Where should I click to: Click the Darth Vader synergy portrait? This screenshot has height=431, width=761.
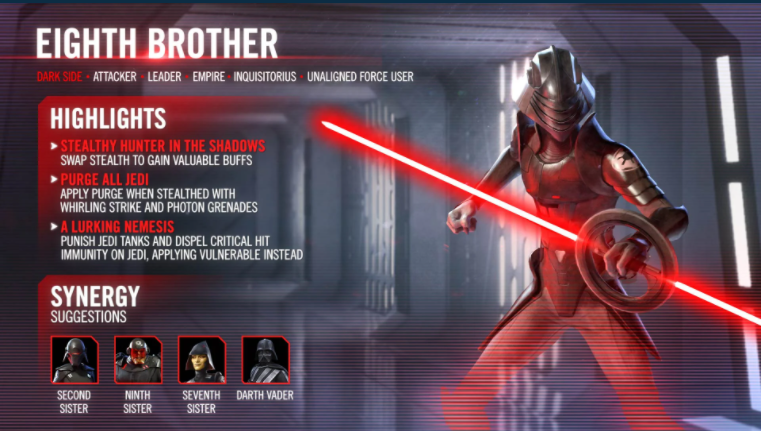tap(265, 360)
